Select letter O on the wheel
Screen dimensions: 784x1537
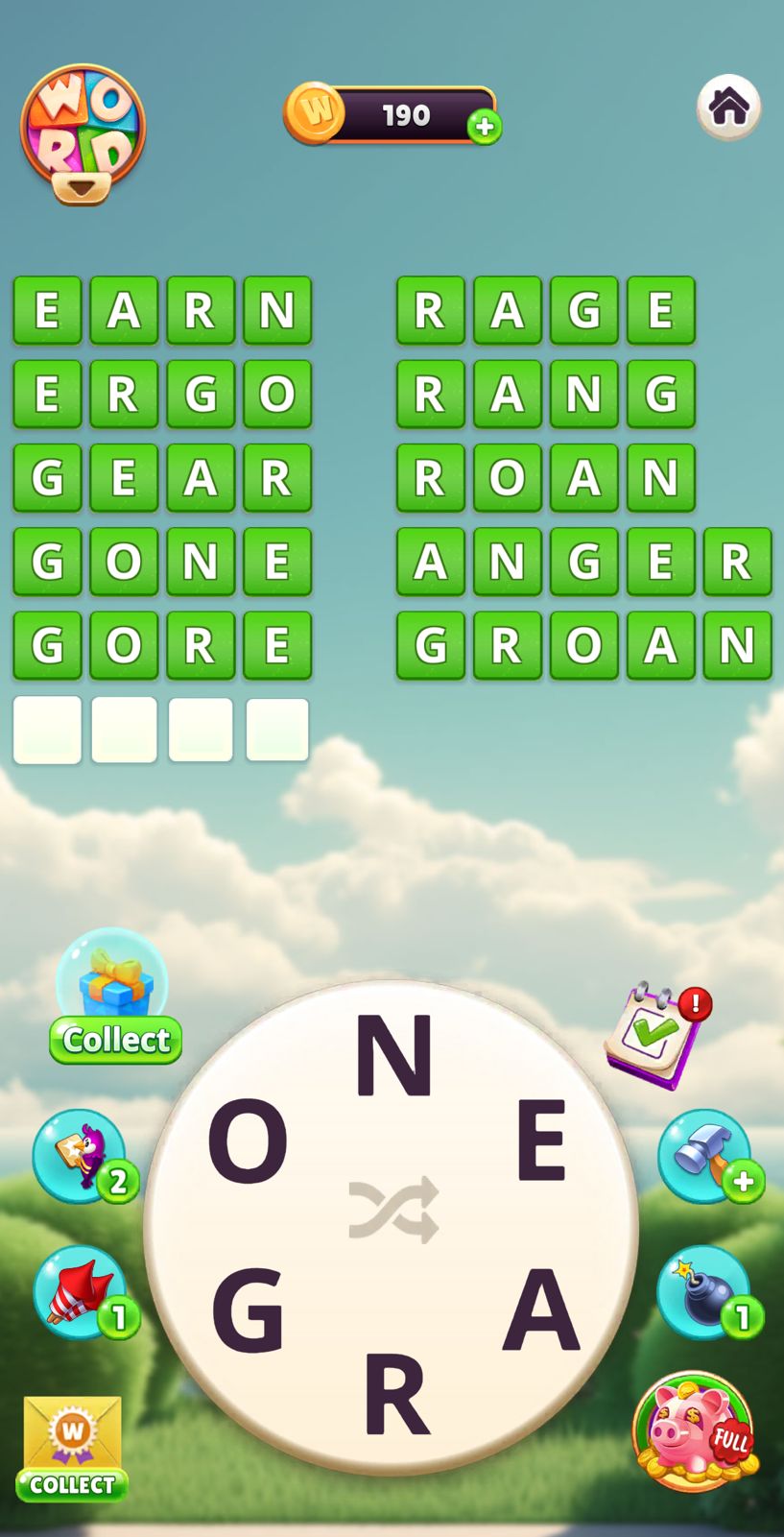(x=248, y=1141)
